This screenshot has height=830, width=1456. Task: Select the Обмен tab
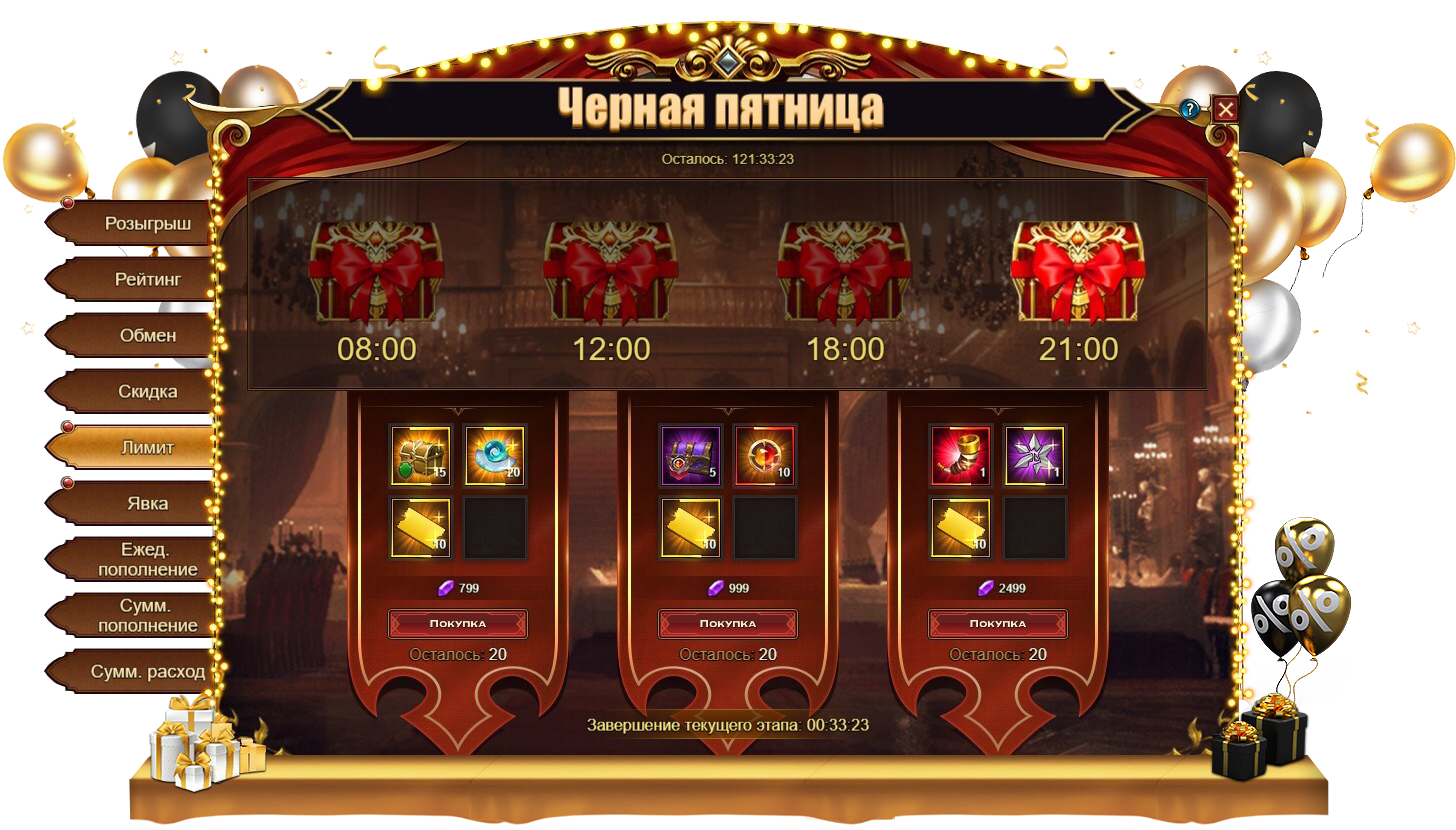[147, 335]
